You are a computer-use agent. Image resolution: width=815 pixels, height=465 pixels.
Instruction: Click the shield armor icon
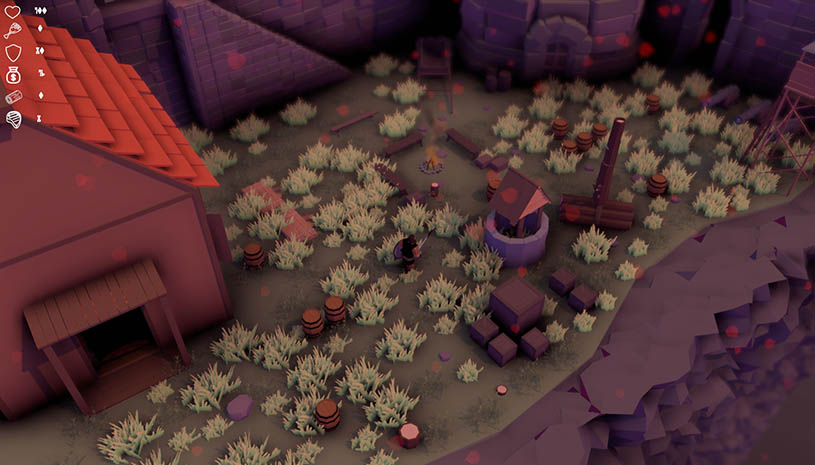(14, 52)
